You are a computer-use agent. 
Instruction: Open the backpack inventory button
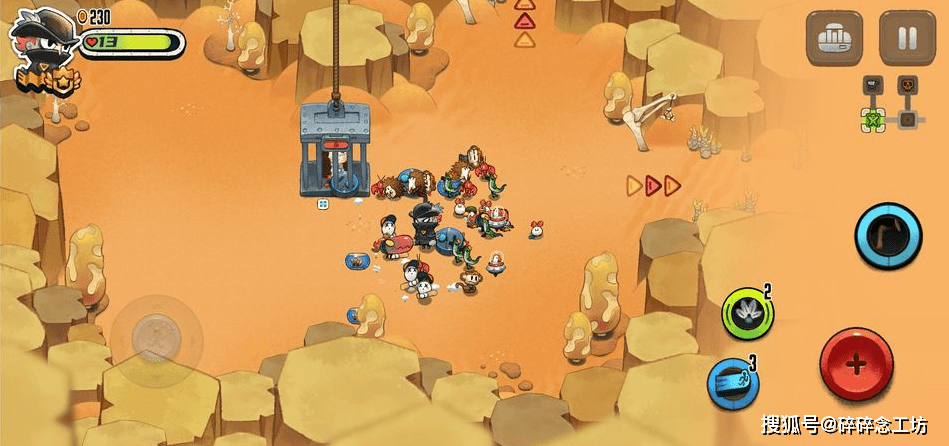tap(835, 39)
